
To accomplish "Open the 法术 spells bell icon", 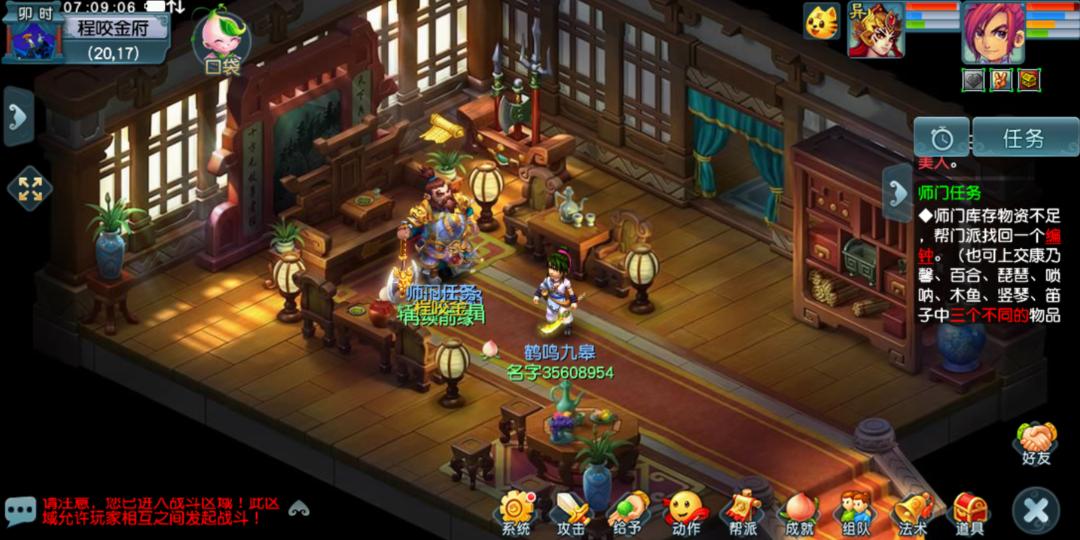I will [x=912, y=511].
